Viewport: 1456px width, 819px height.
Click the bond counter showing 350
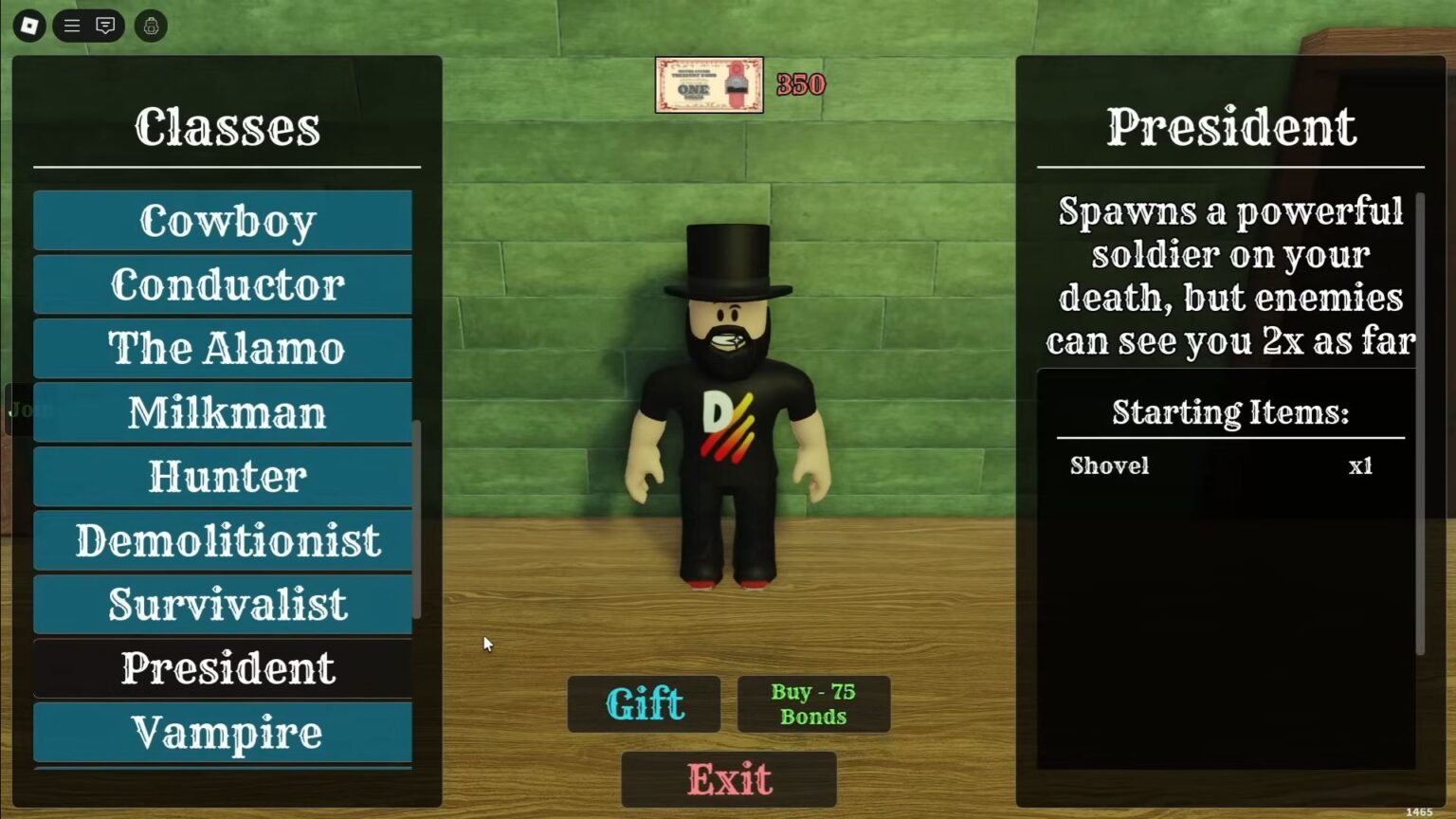pyautogui.click(x=799, y=83)
